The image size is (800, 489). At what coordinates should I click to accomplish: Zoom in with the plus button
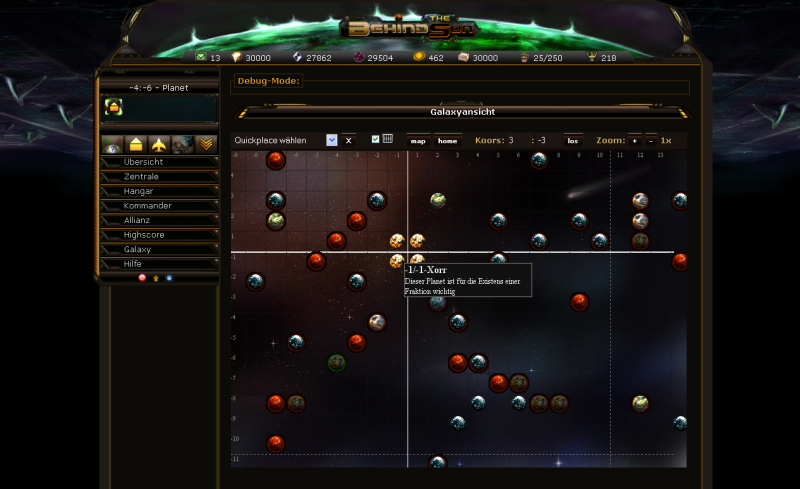pos(635,141)
